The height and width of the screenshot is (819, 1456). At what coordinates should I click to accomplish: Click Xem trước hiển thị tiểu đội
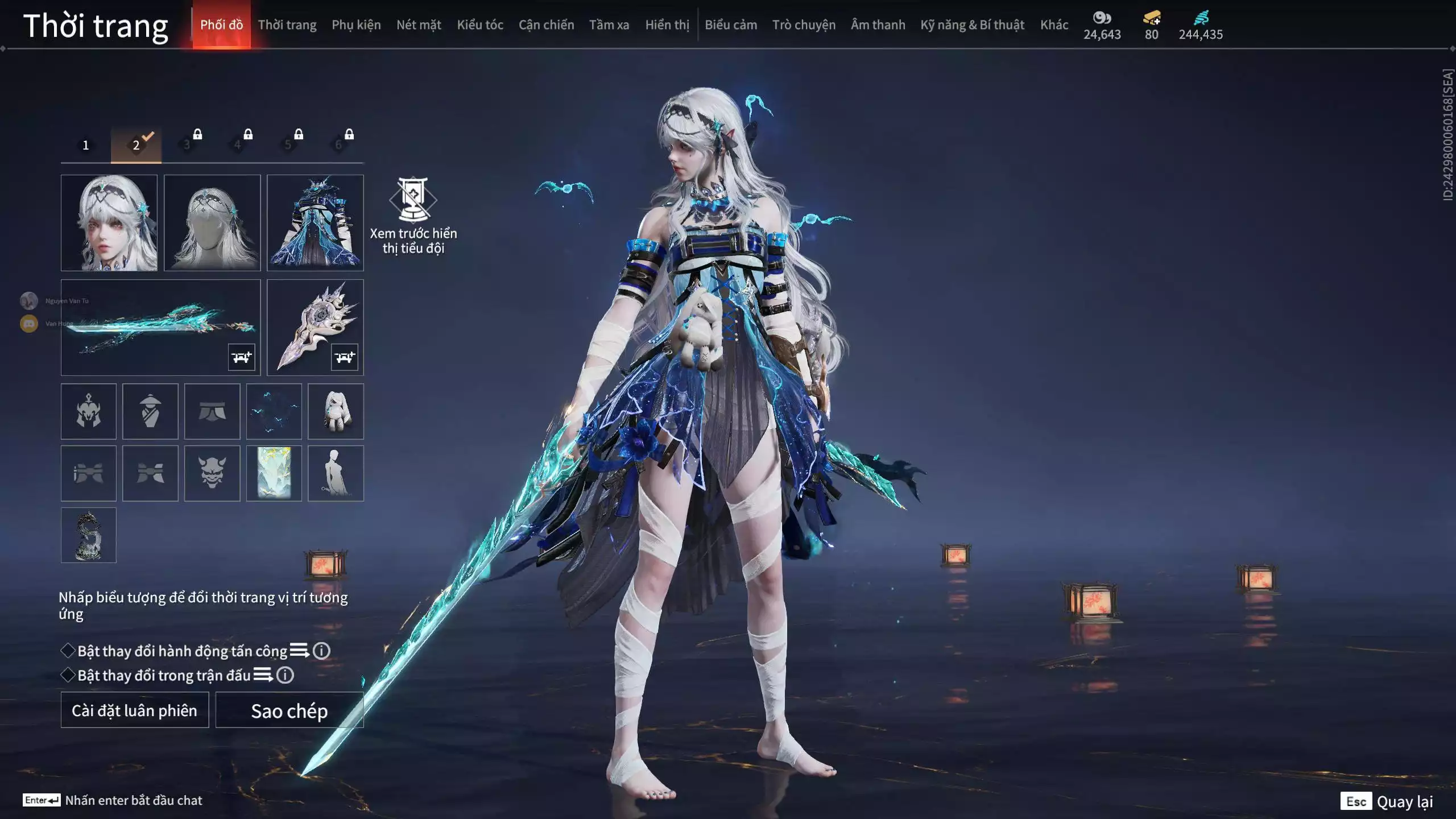pos(413,216)
